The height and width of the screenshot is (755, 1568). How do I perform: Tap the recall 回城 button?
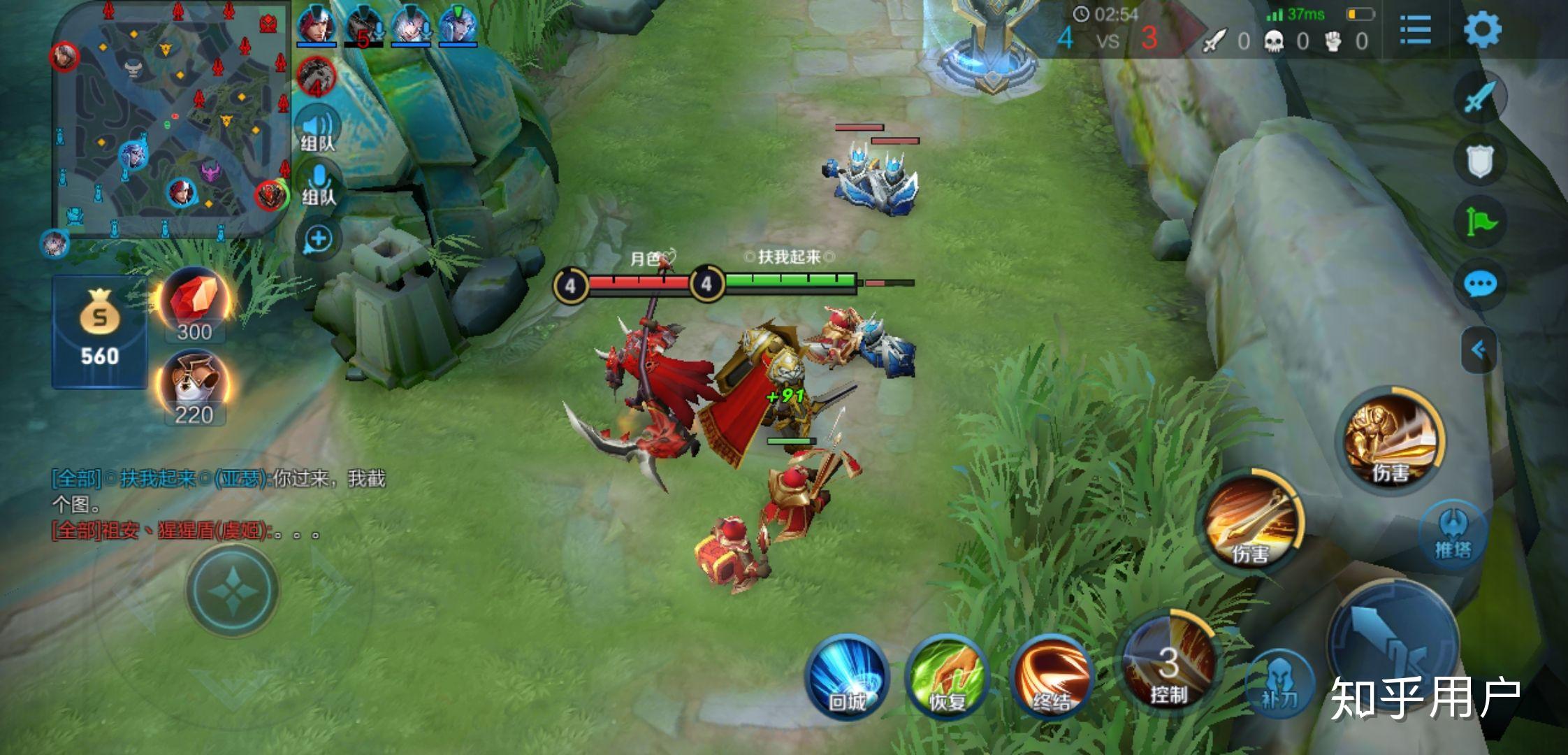tap(846, 677)
